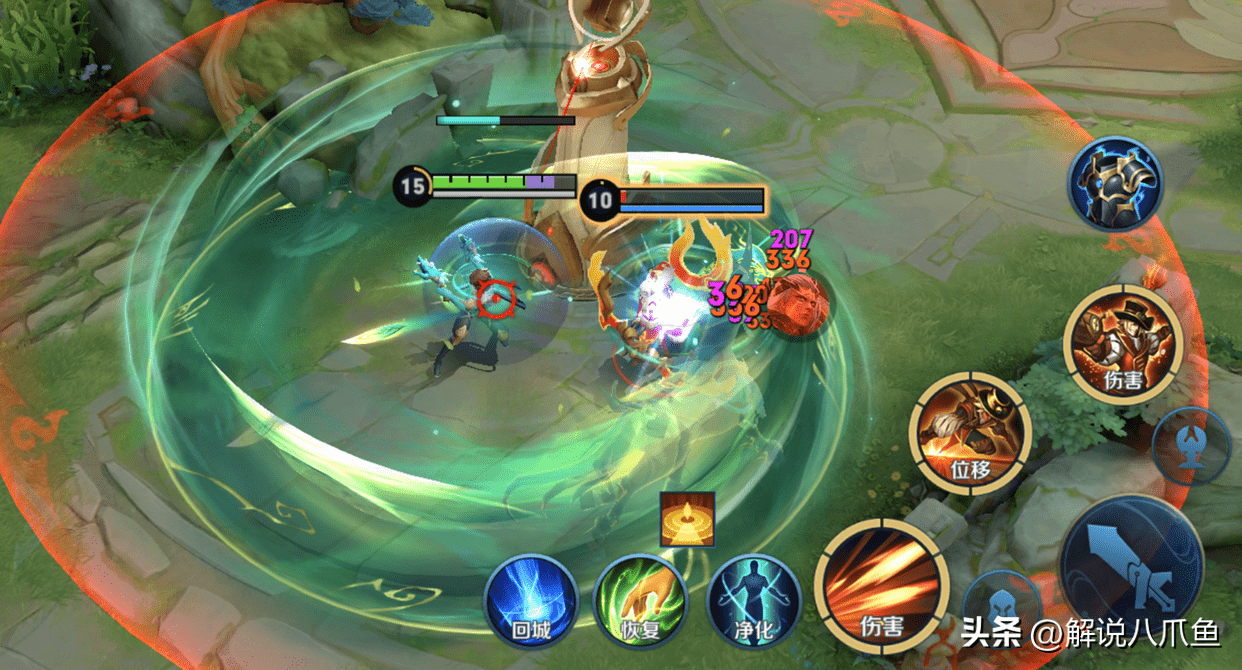Viewport: 1242px width, 670px height.
Task: Activate the 净化 purify summoner spell
Action: click(754, 601)
